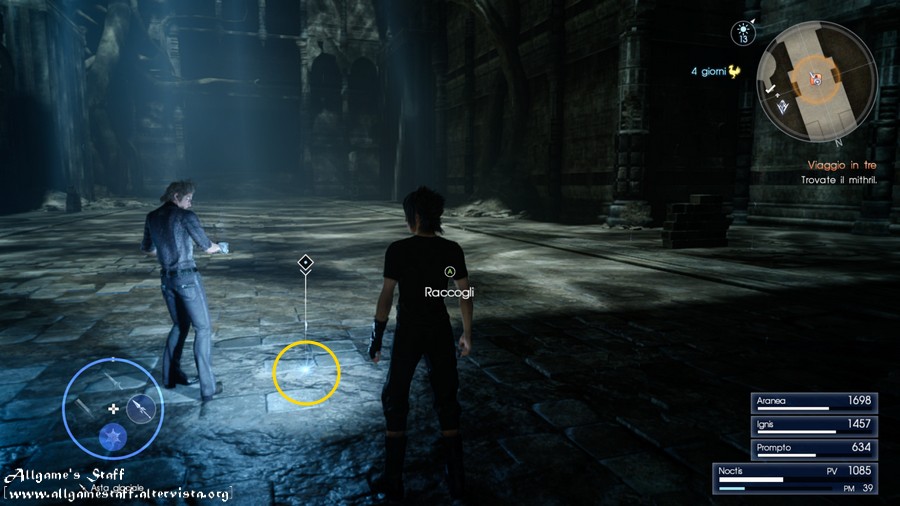Open the "Viaggio in tre" quest tracker
The height and width of the screenshot is (506, 900).
(x=842, y=165)
